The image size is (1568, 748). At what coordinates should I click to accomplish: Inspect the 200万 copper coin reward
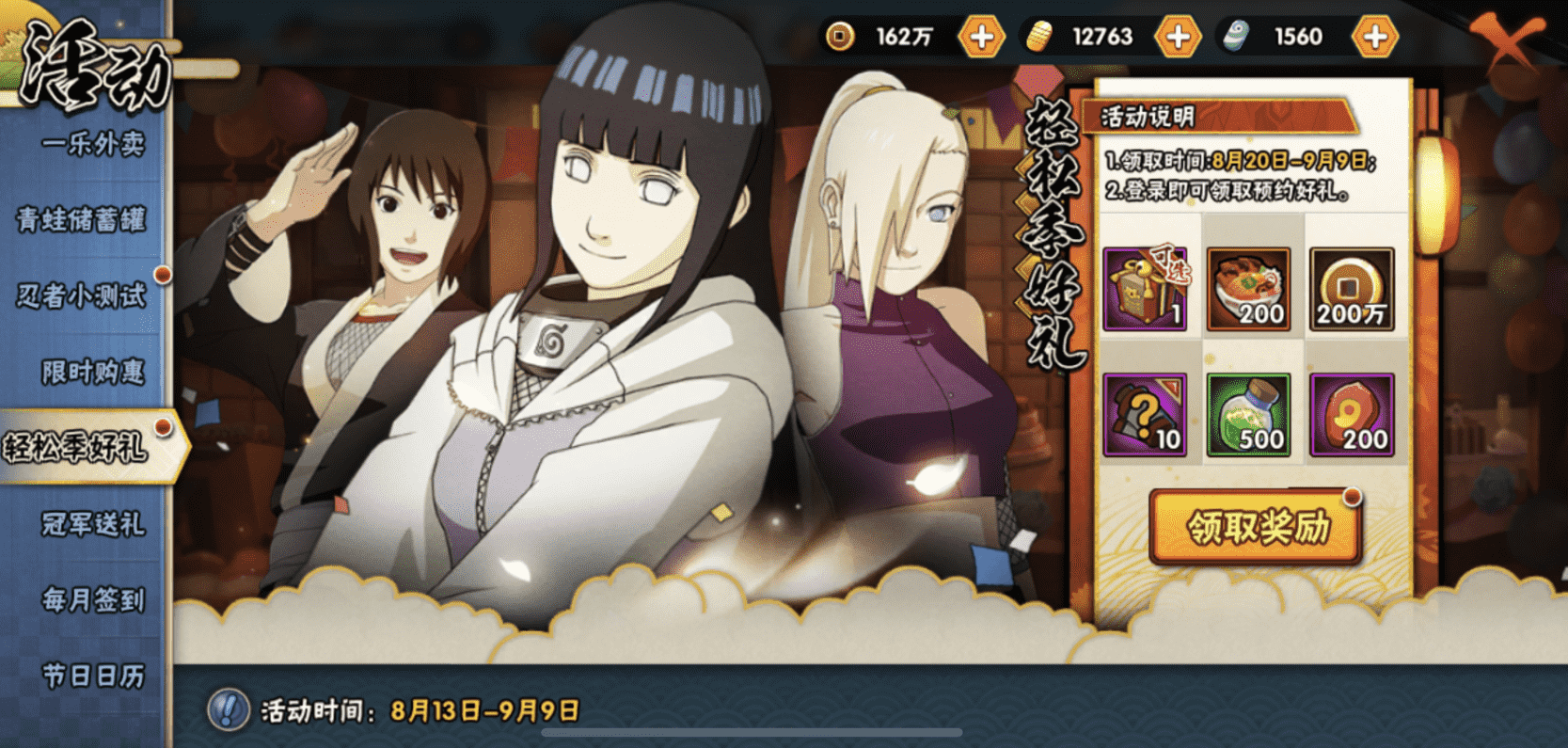click(x=1352, y=290)
